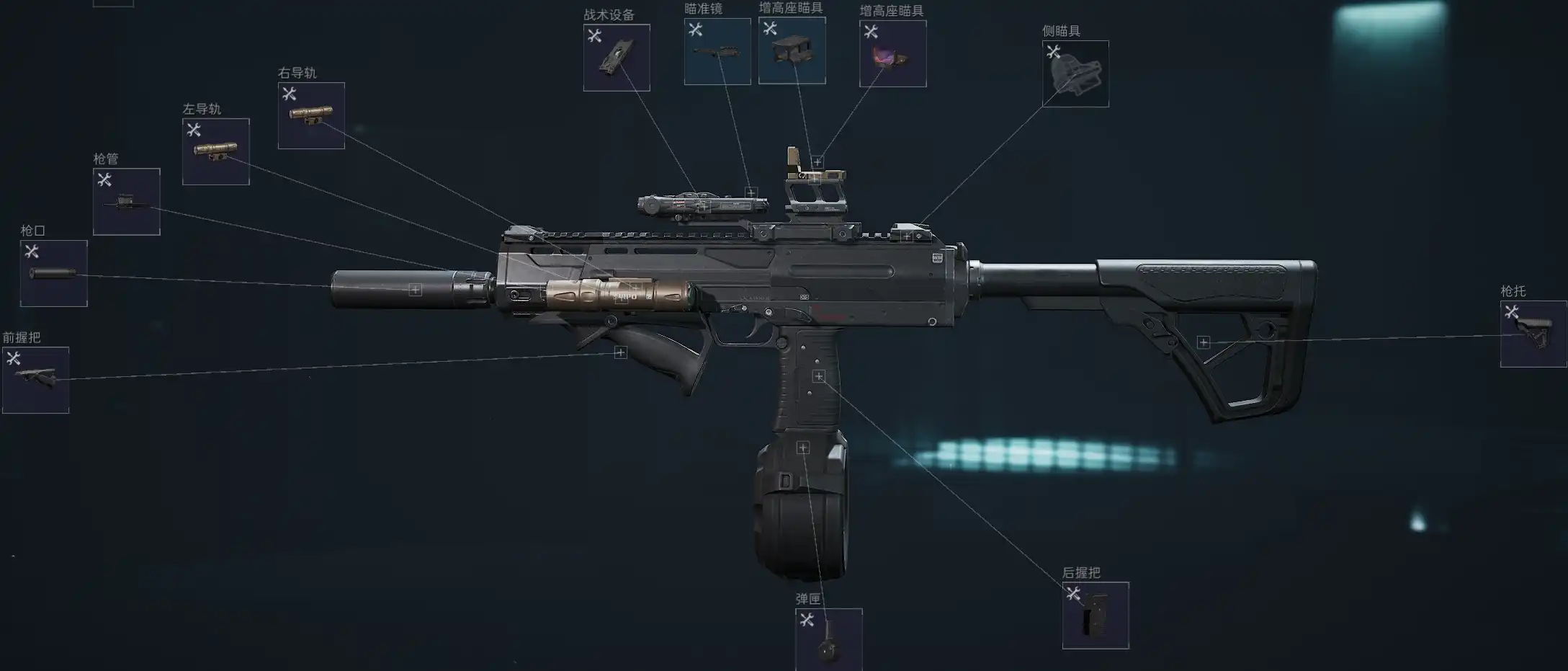Select the 瞄准镜 scope slot
Image resolution: width=1568 pixels, height=671 pixels.
point(717,51)
